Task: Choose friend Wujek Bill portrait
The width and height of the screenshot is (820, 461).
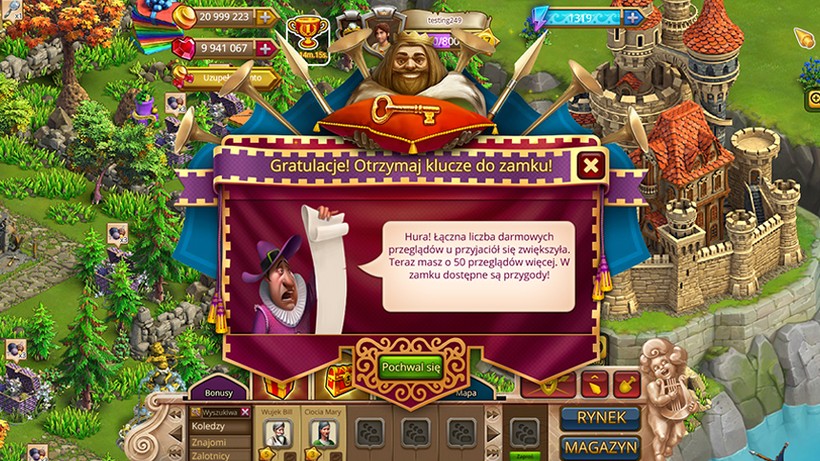Action: 277,432
